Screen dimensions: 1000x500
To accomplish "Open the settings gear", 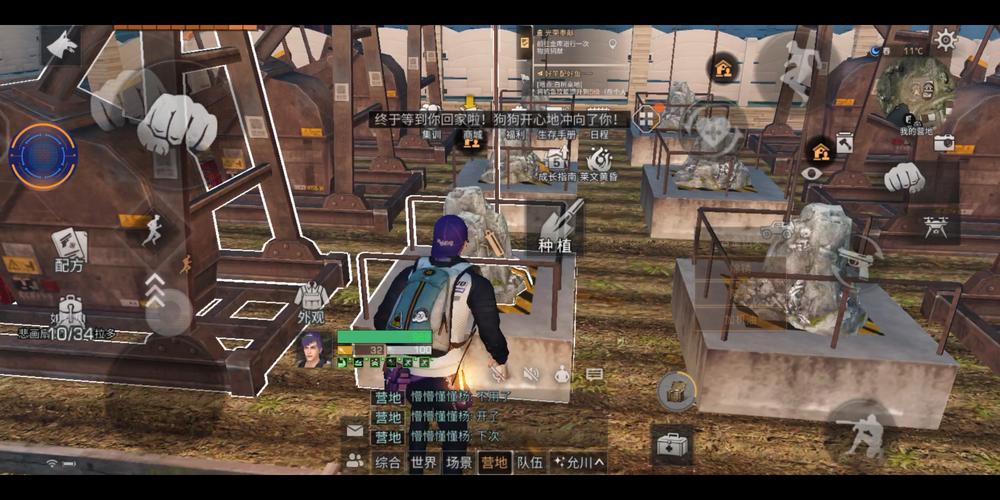I will 945,40.
